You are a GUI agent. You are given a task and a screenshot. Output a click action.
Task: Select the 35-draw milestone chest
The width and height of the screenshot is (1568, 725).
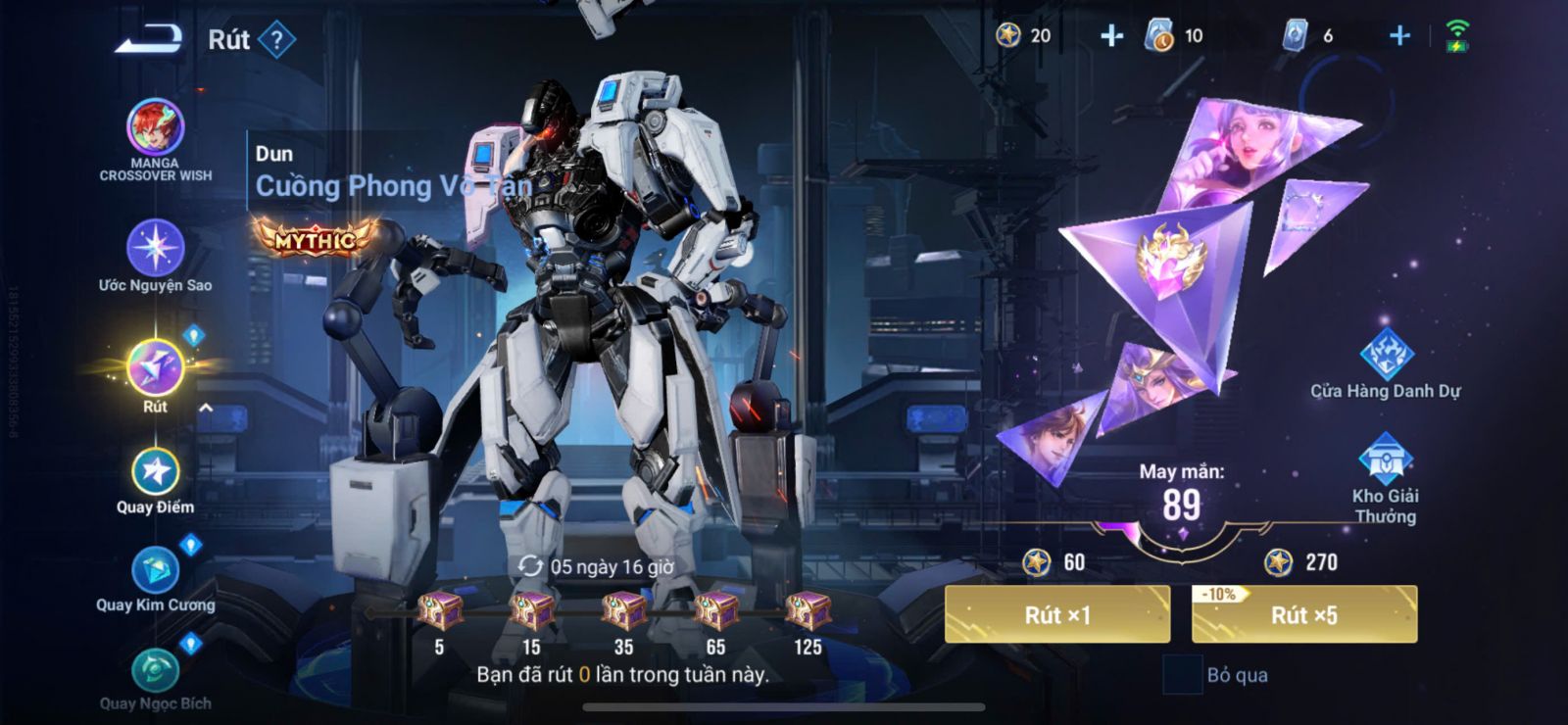pos(623,611)
